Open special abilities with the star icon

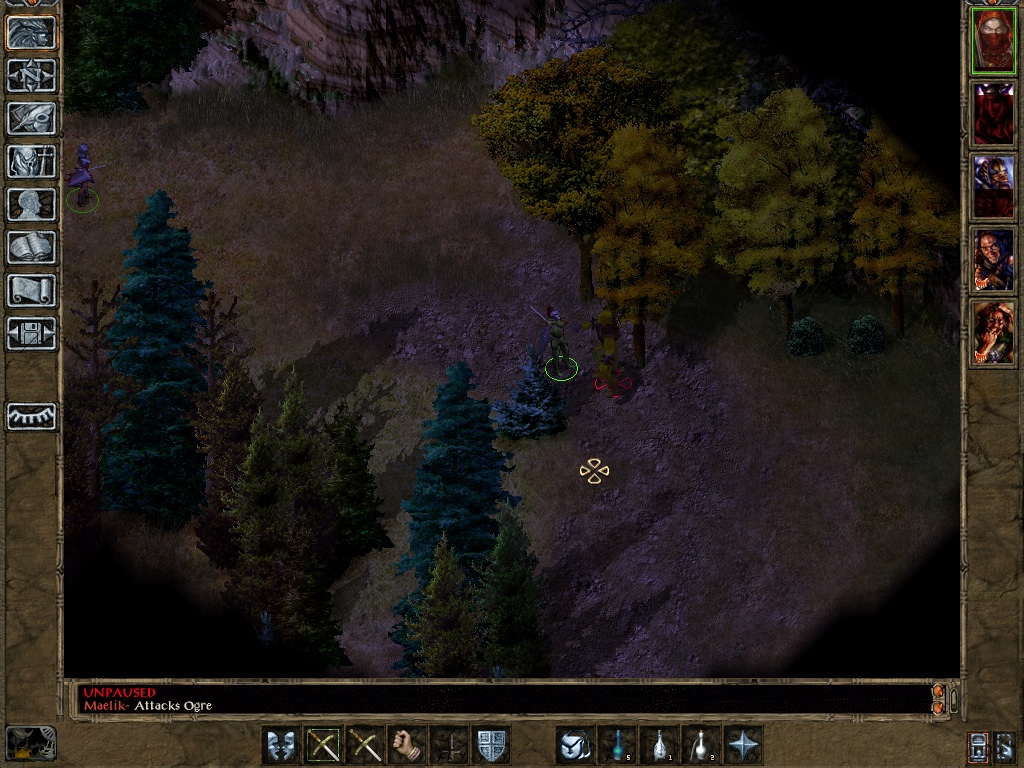tap(743, 745)
